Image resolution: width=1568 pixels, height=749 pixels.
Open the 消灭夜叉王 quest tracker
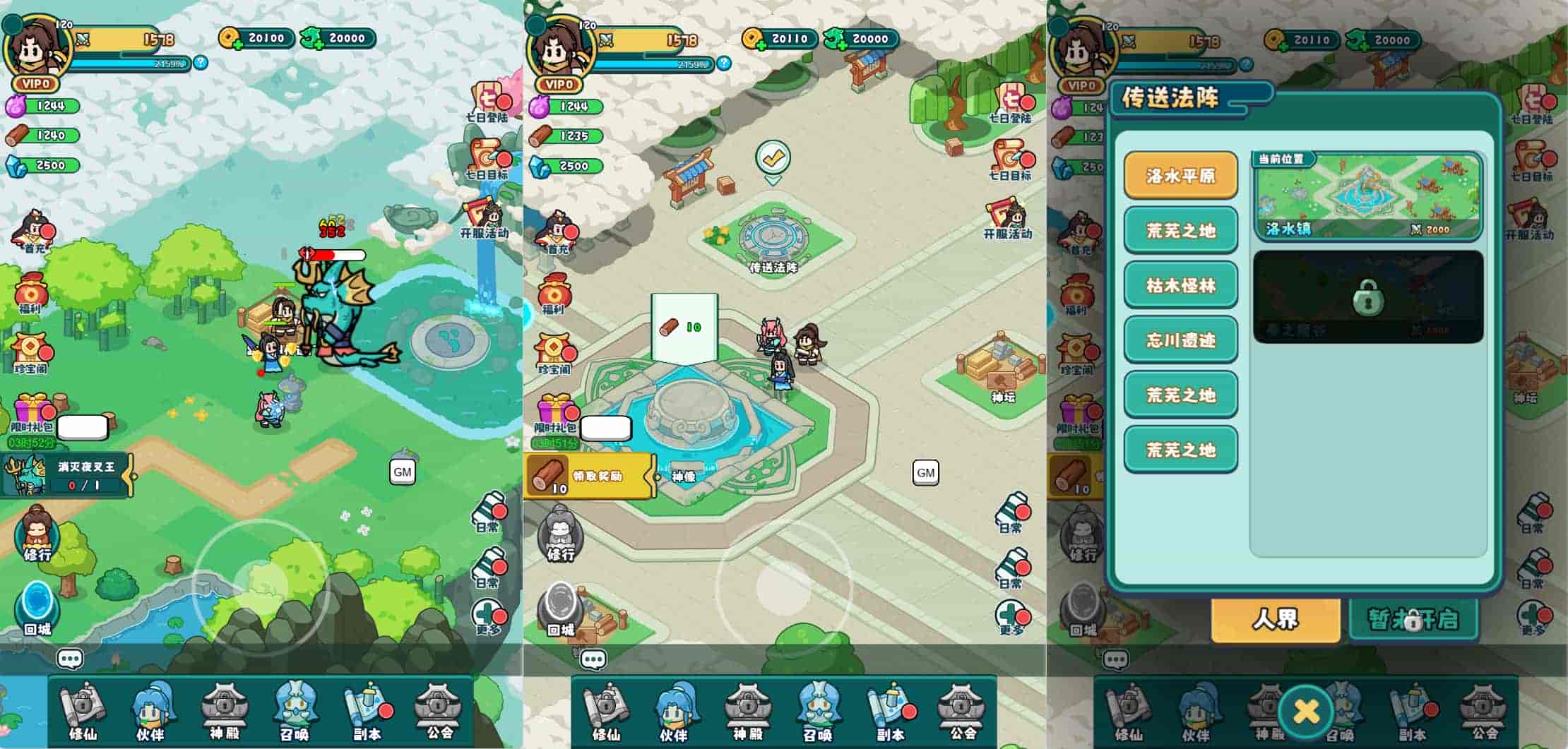(x=67, y=475)
